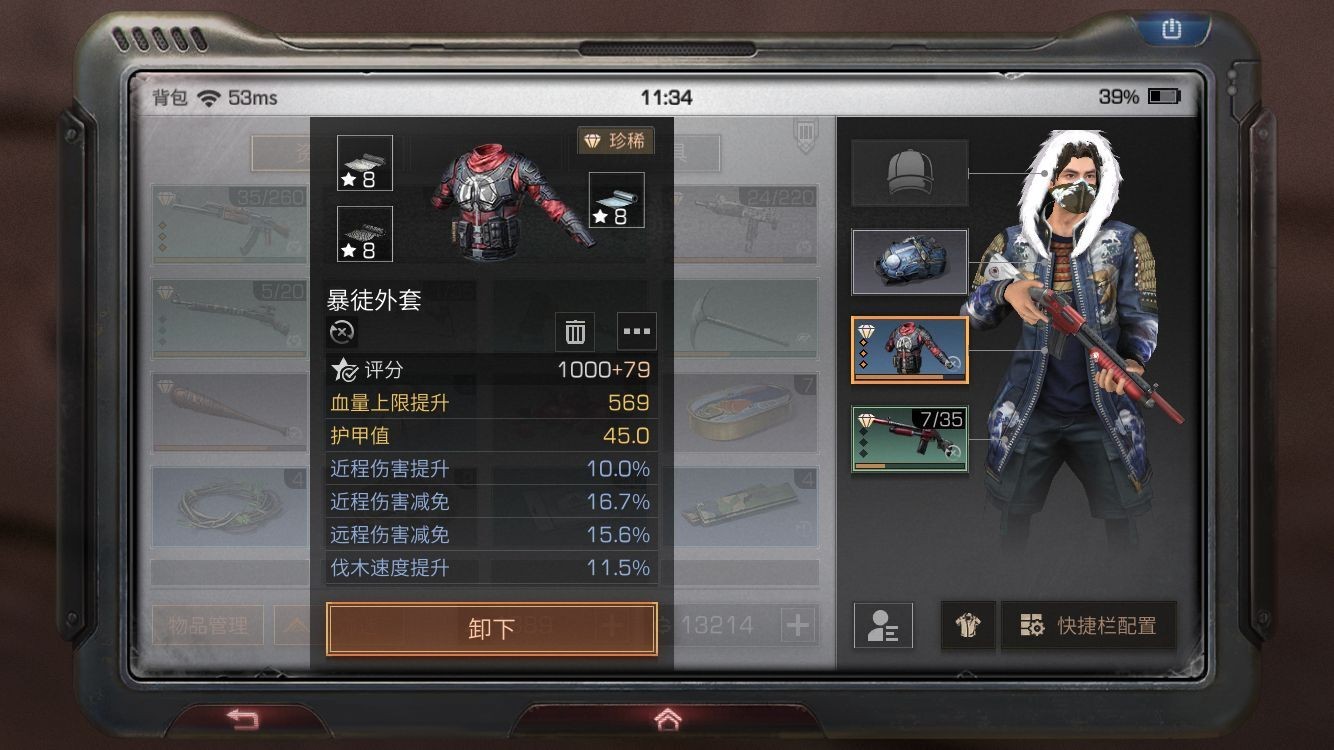The width and height of the screenshot is (1334, 750).
Task: Select the blue helmet slot thumbnail
Action: [909, 261]
